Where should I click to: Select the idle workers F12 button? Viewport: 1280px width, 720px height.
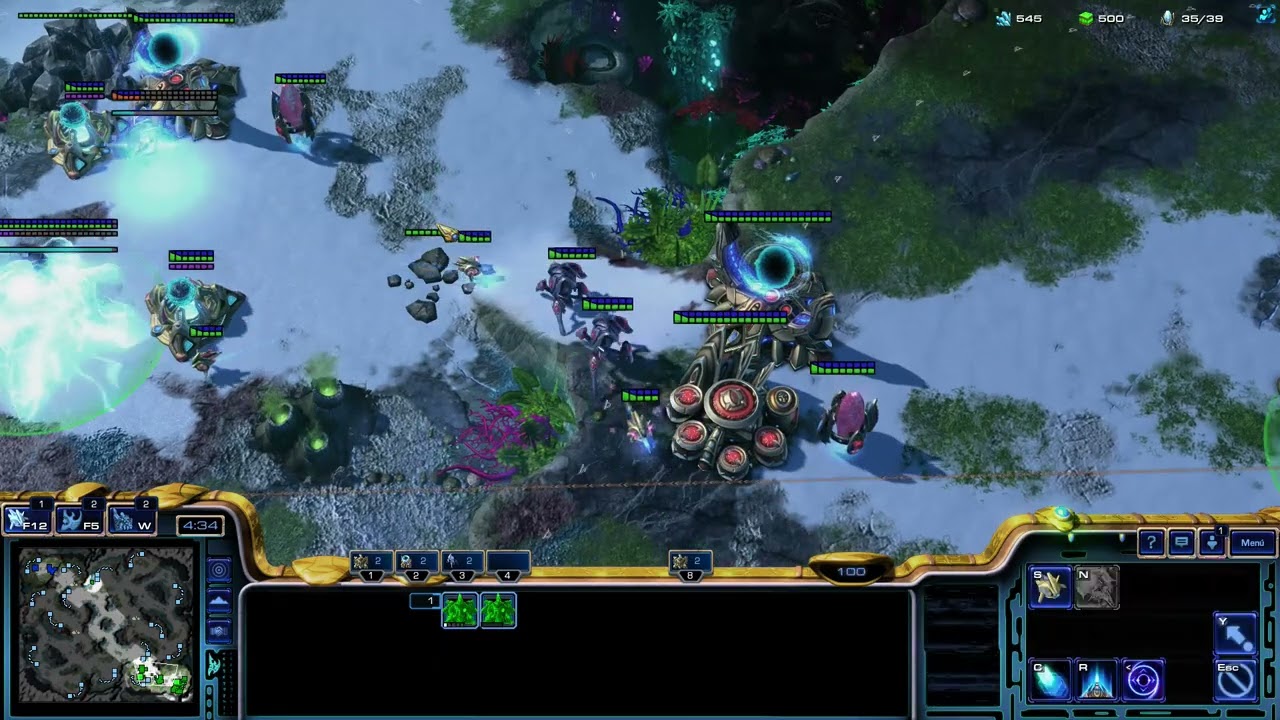pos(28,520)
